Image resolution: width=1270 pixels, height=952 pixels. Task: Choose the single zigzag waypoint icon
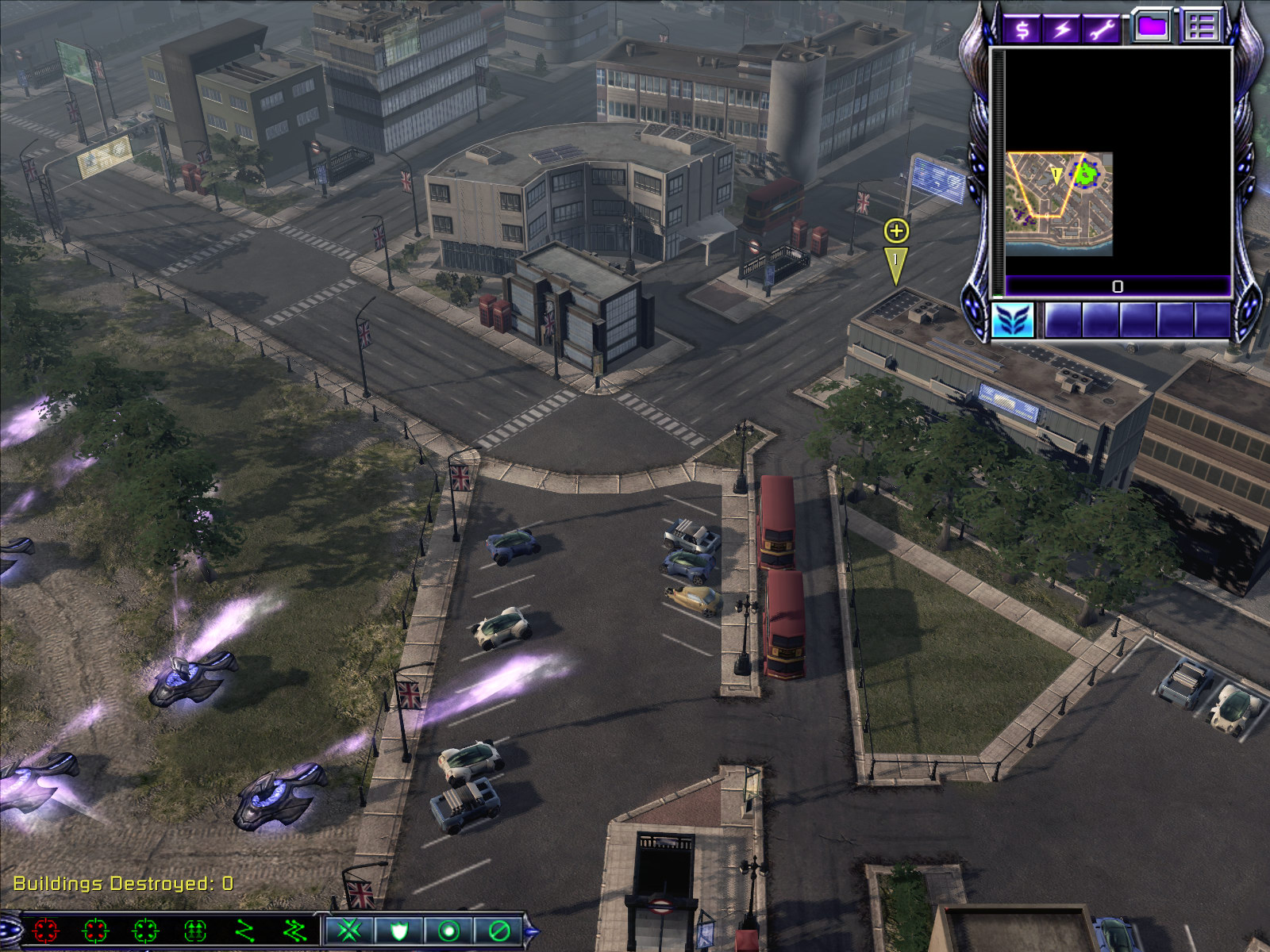tap(245, 930)
